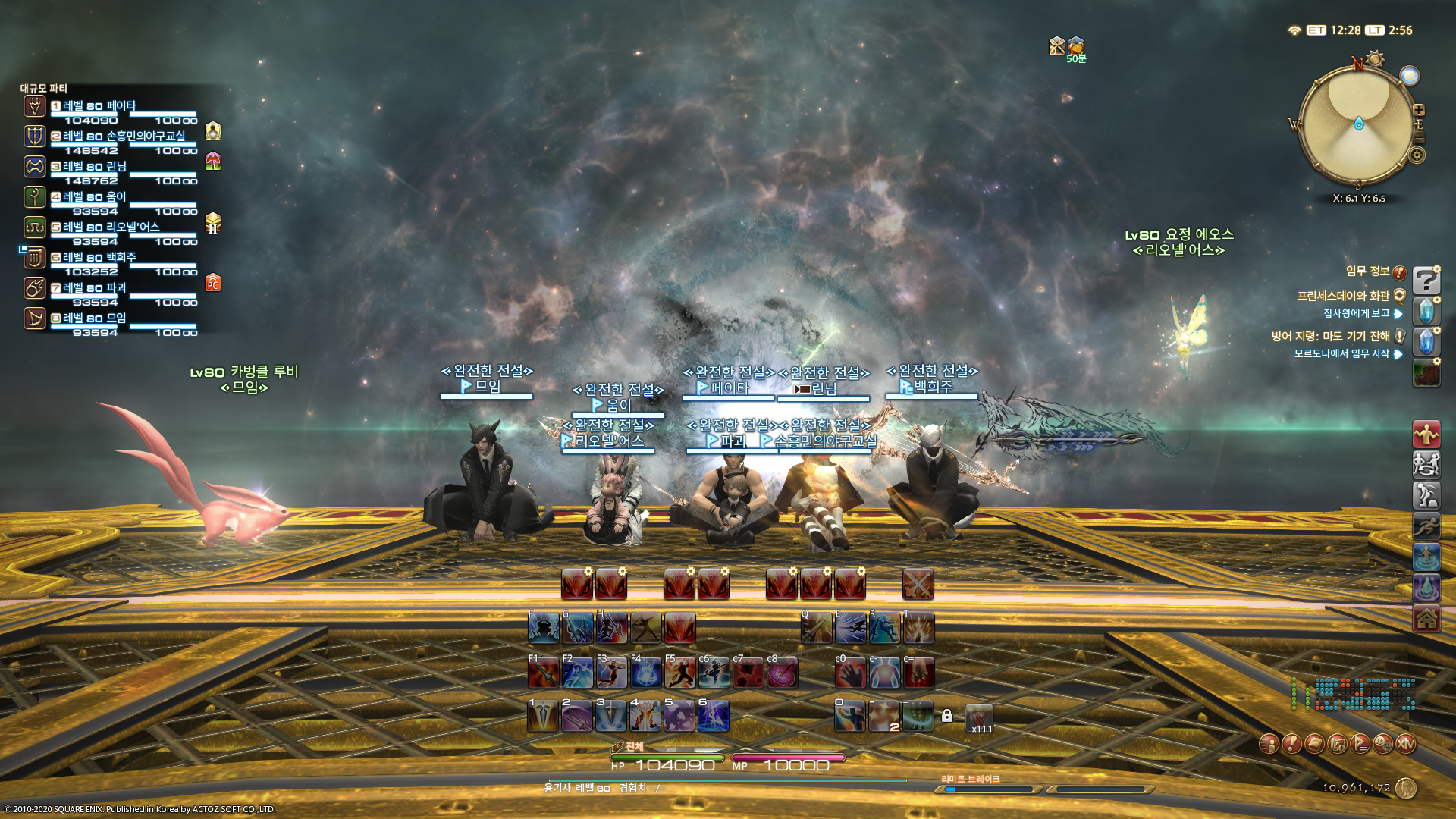Image resolution: width=1456 pixels, height=819 pixels.
Task: Use the potion item with x111 count
Action: (x=979, y=717)
